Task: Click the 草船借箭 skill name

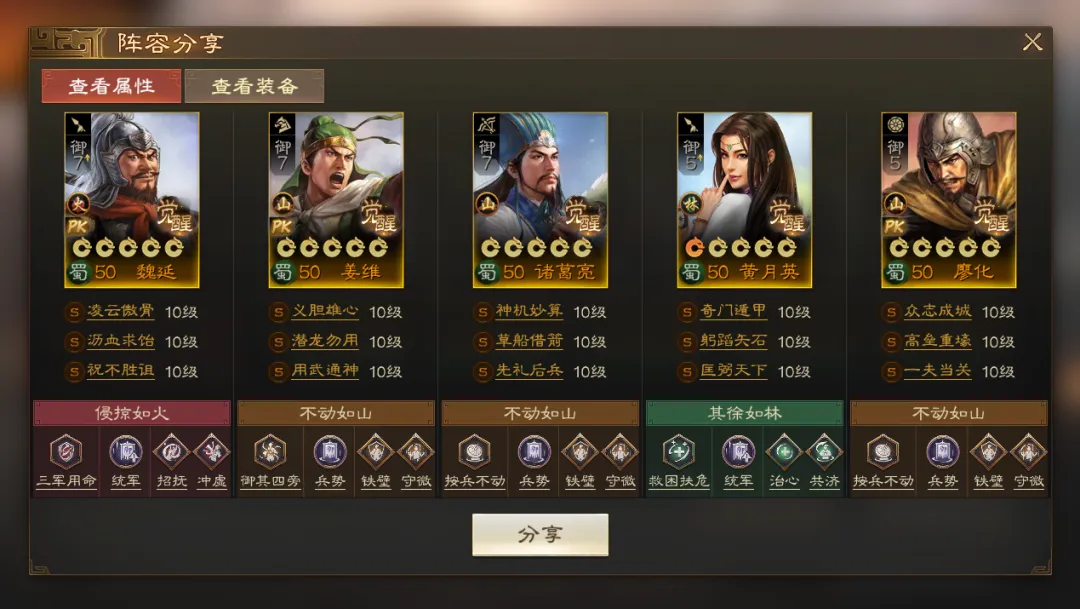Action: (x=529, y=342)
